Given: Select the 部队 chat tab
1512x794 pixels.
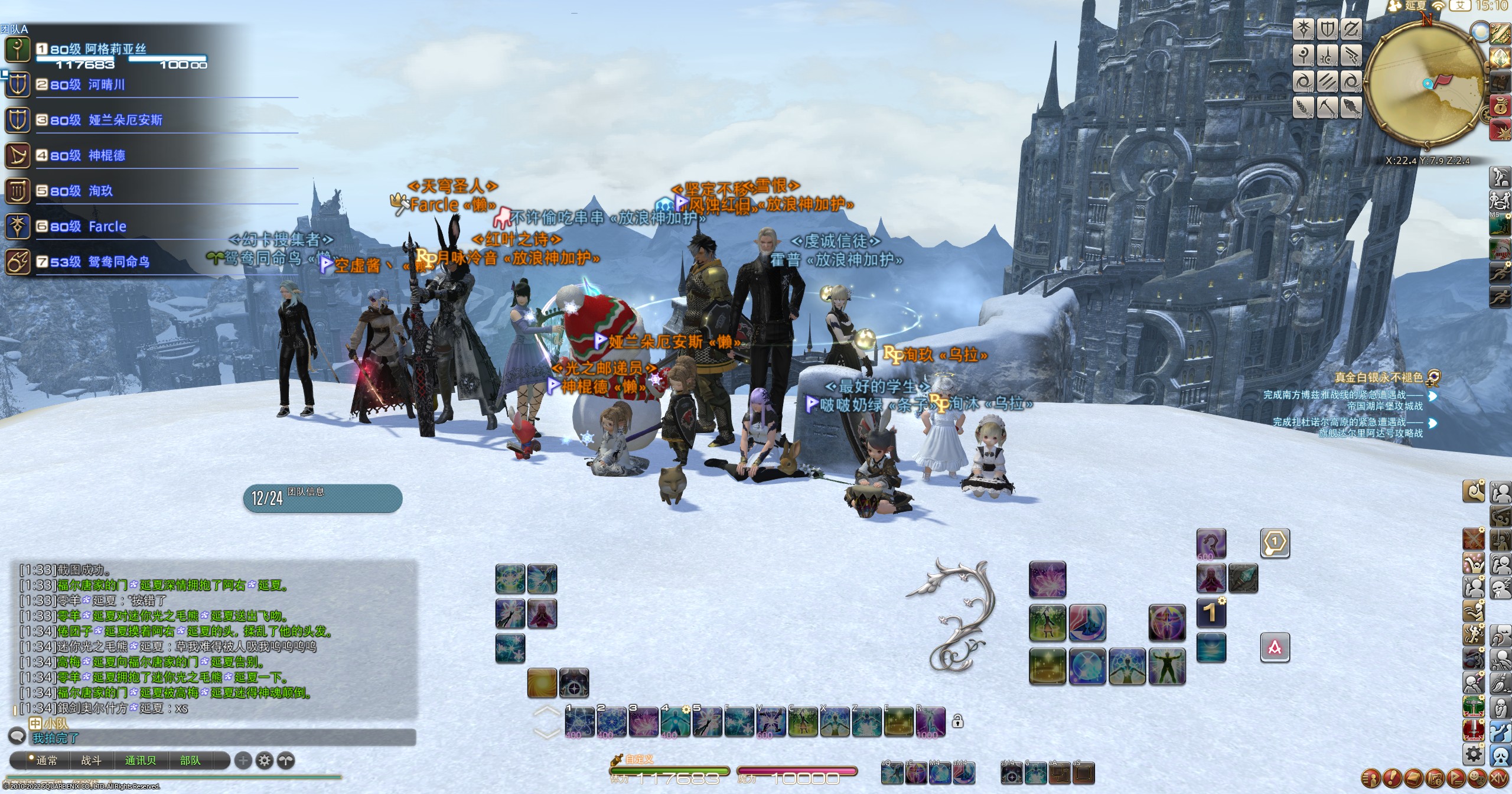Looking at the screenshot, I should [x=190, y=761].
